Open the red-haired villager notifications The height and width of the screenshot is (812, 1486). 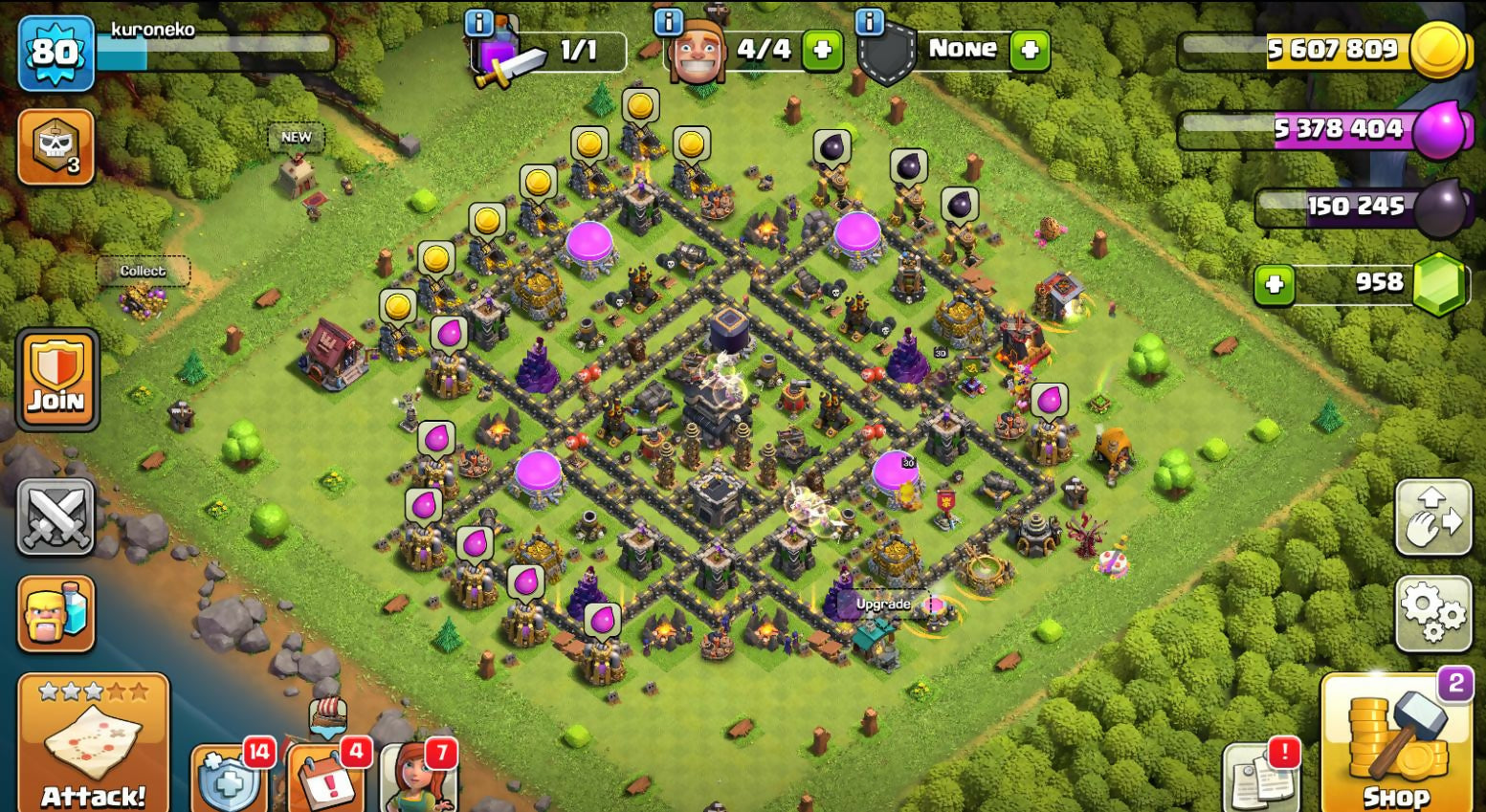pos(417,777)
